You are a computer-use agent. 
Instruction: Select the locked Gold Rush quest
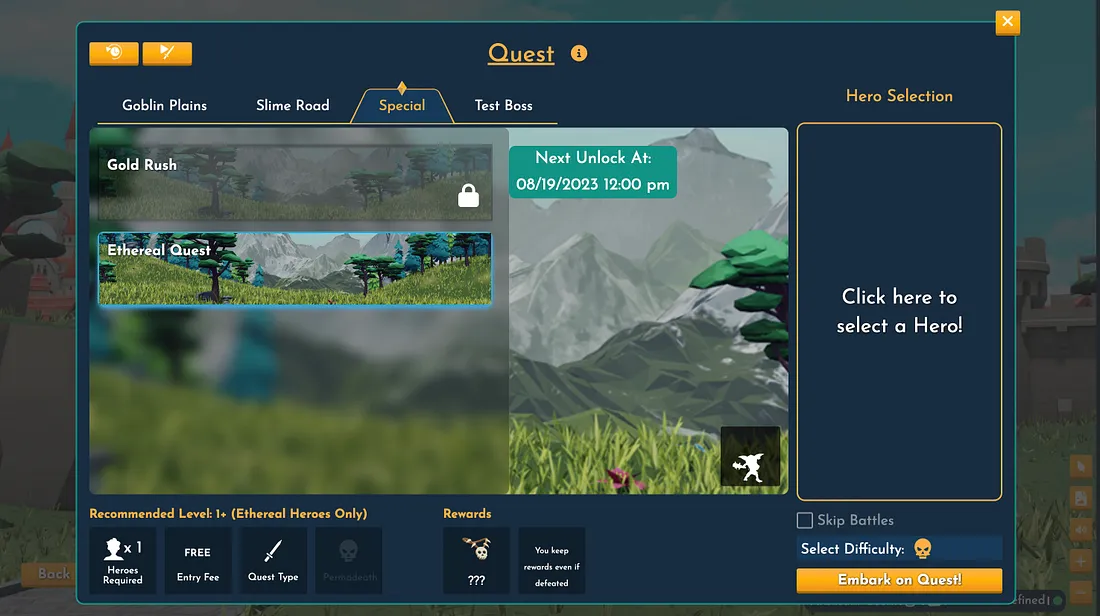(295, 183)
